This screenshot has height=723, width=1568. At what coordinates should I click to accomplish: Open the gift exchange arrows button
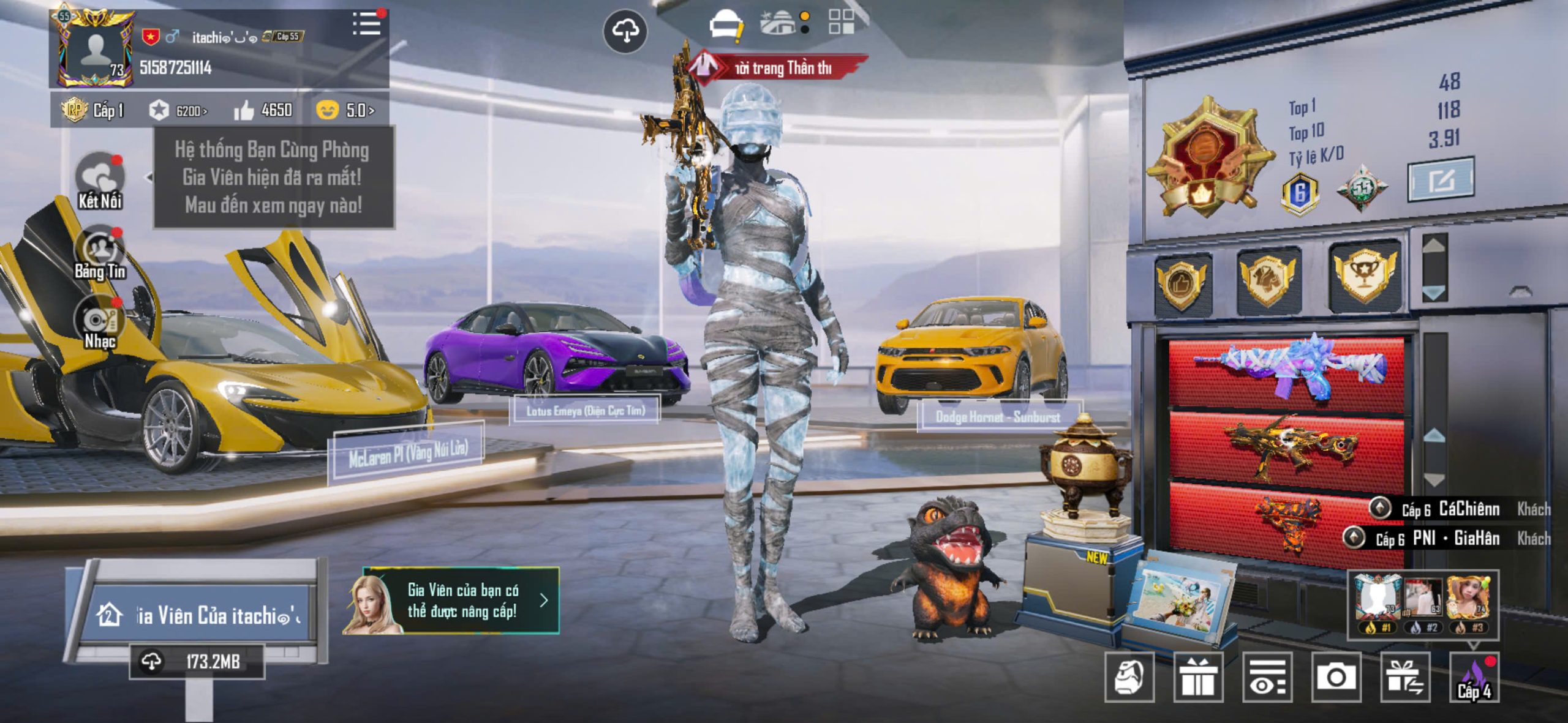1405,677
